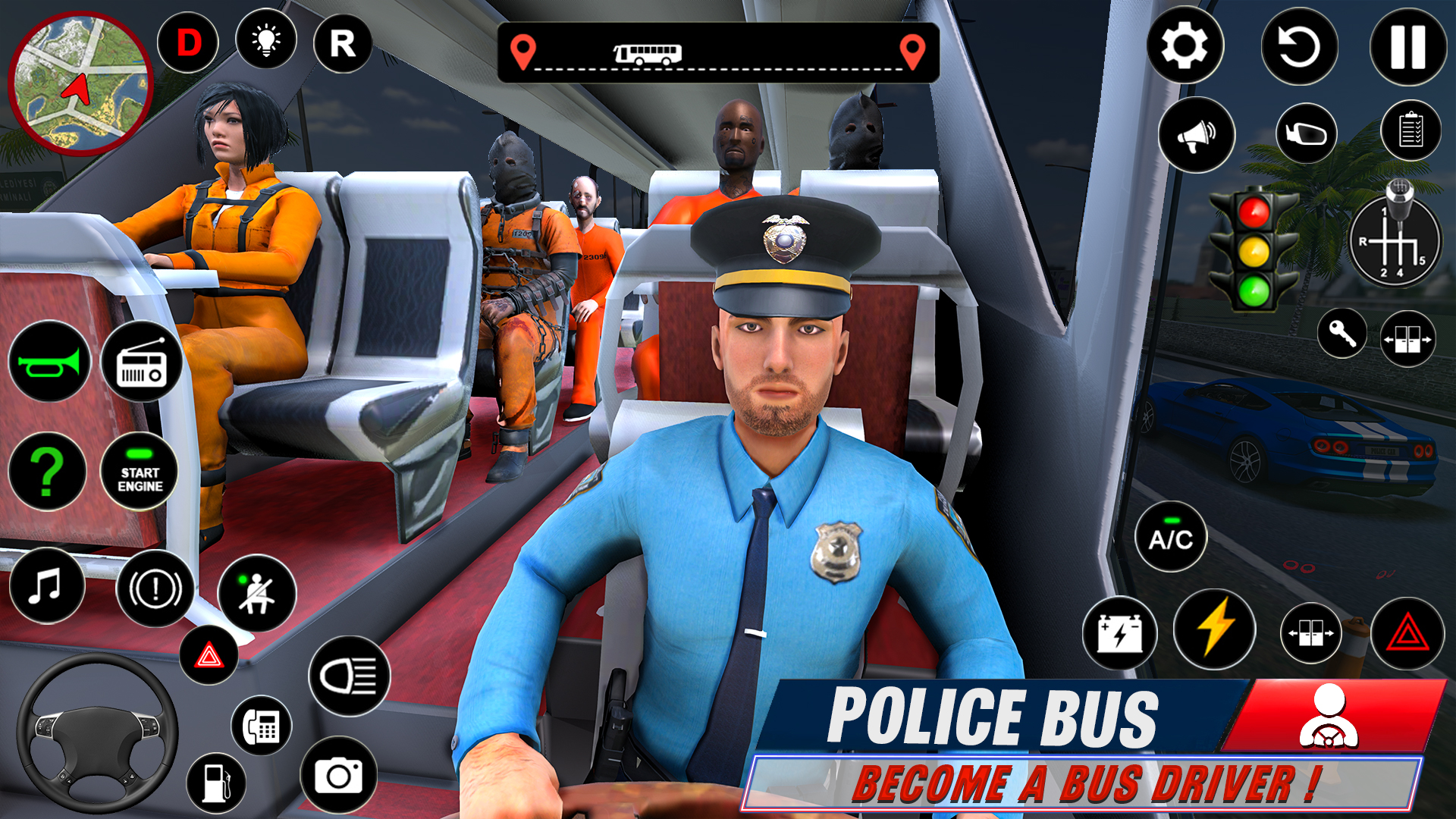Use the megaphone loudspeaker
Screen dimensions: 1456x819
(1197, 133)
